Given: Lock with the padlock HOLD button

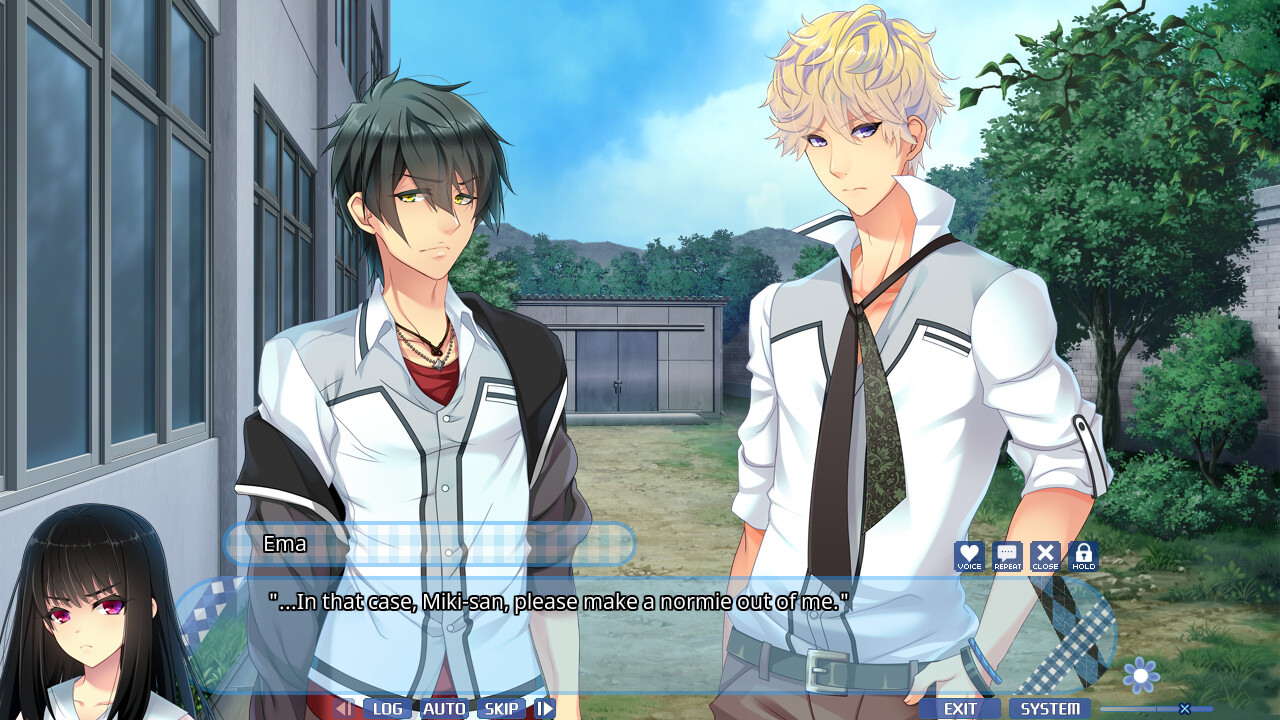Looking at the screenshot, I should [x=1083, y=556].
